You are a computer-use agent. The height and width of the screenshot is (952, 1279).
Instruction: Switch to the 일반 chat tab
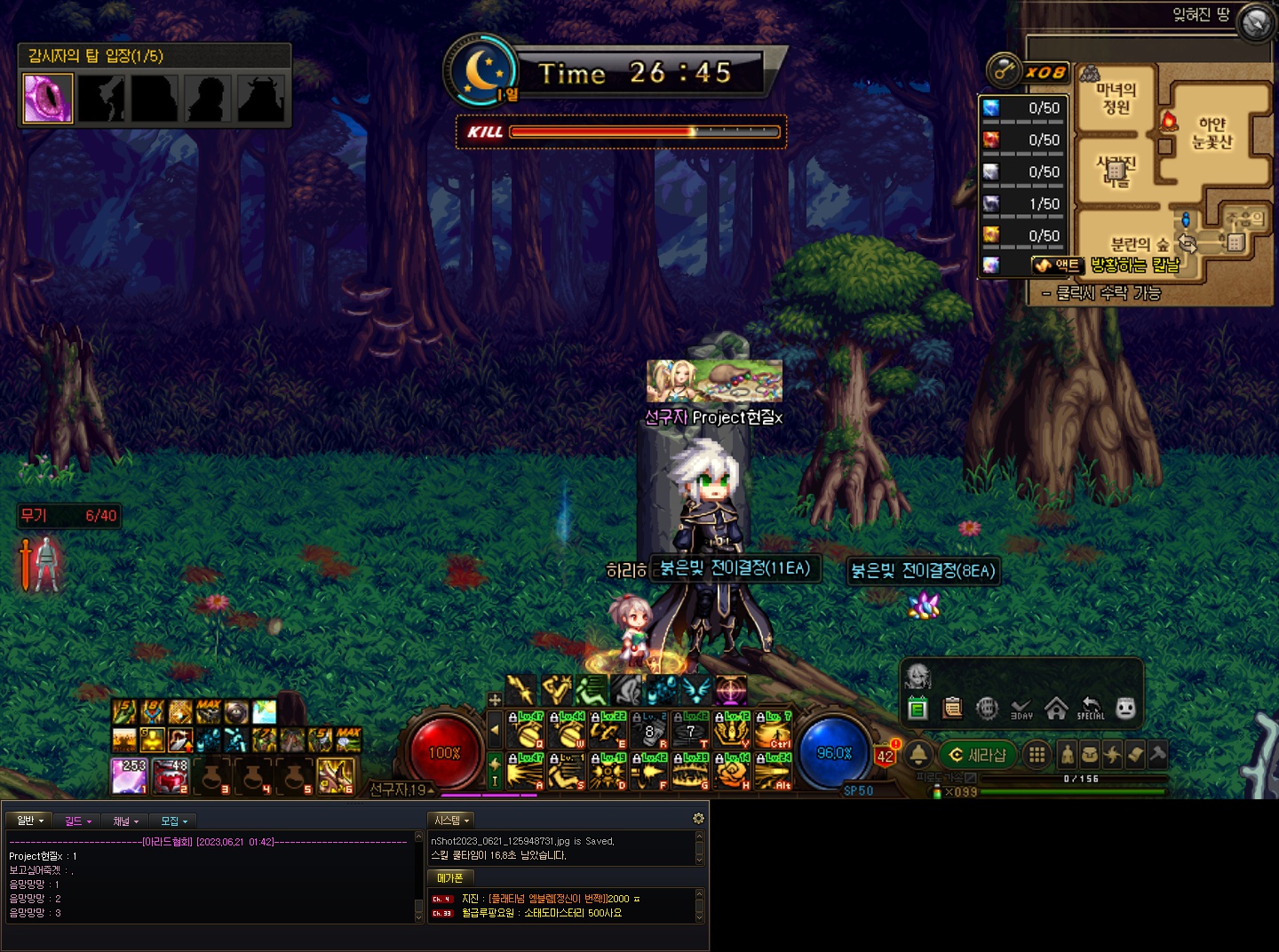[29, 821]
